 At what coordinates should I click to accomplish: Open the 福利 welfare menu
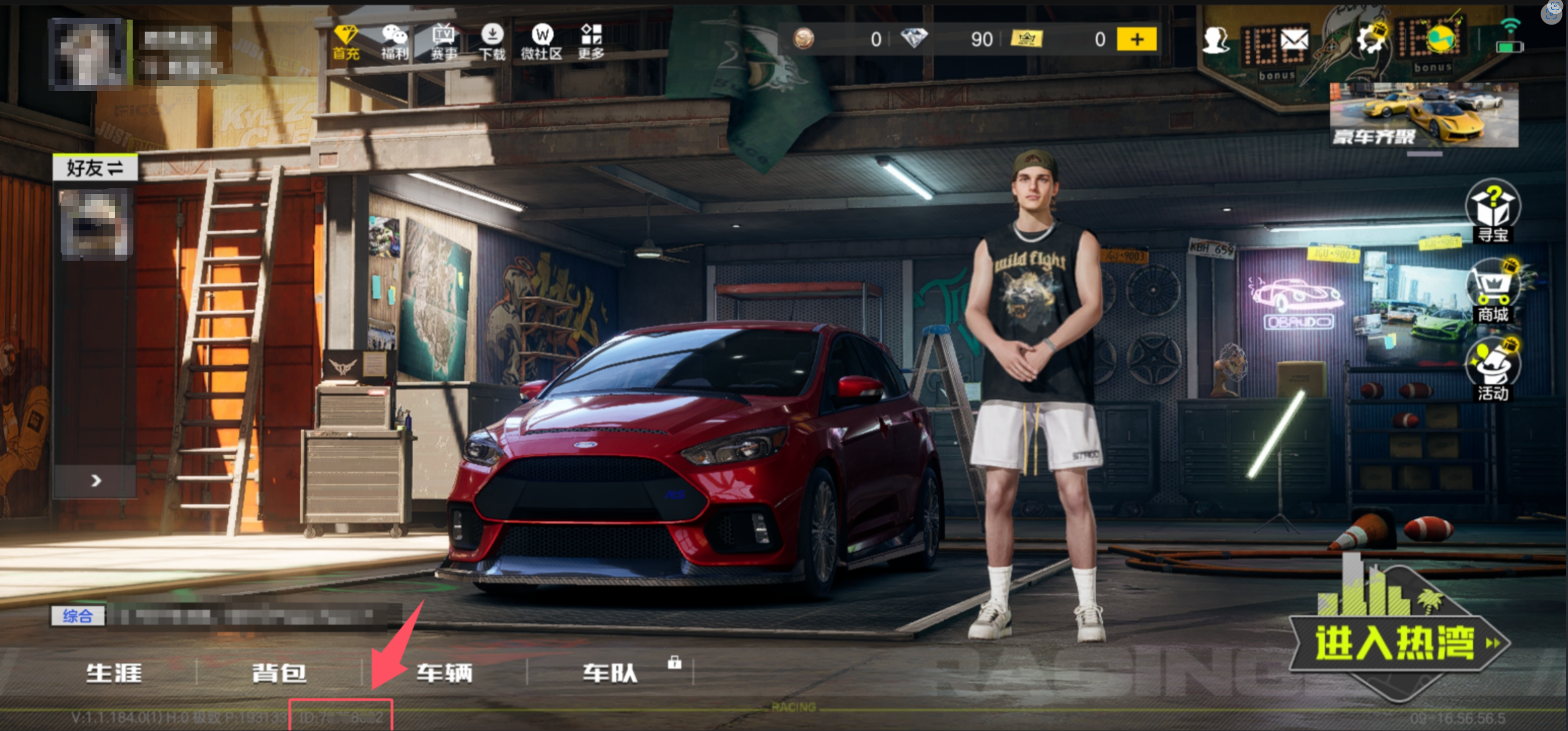point(395,42)
